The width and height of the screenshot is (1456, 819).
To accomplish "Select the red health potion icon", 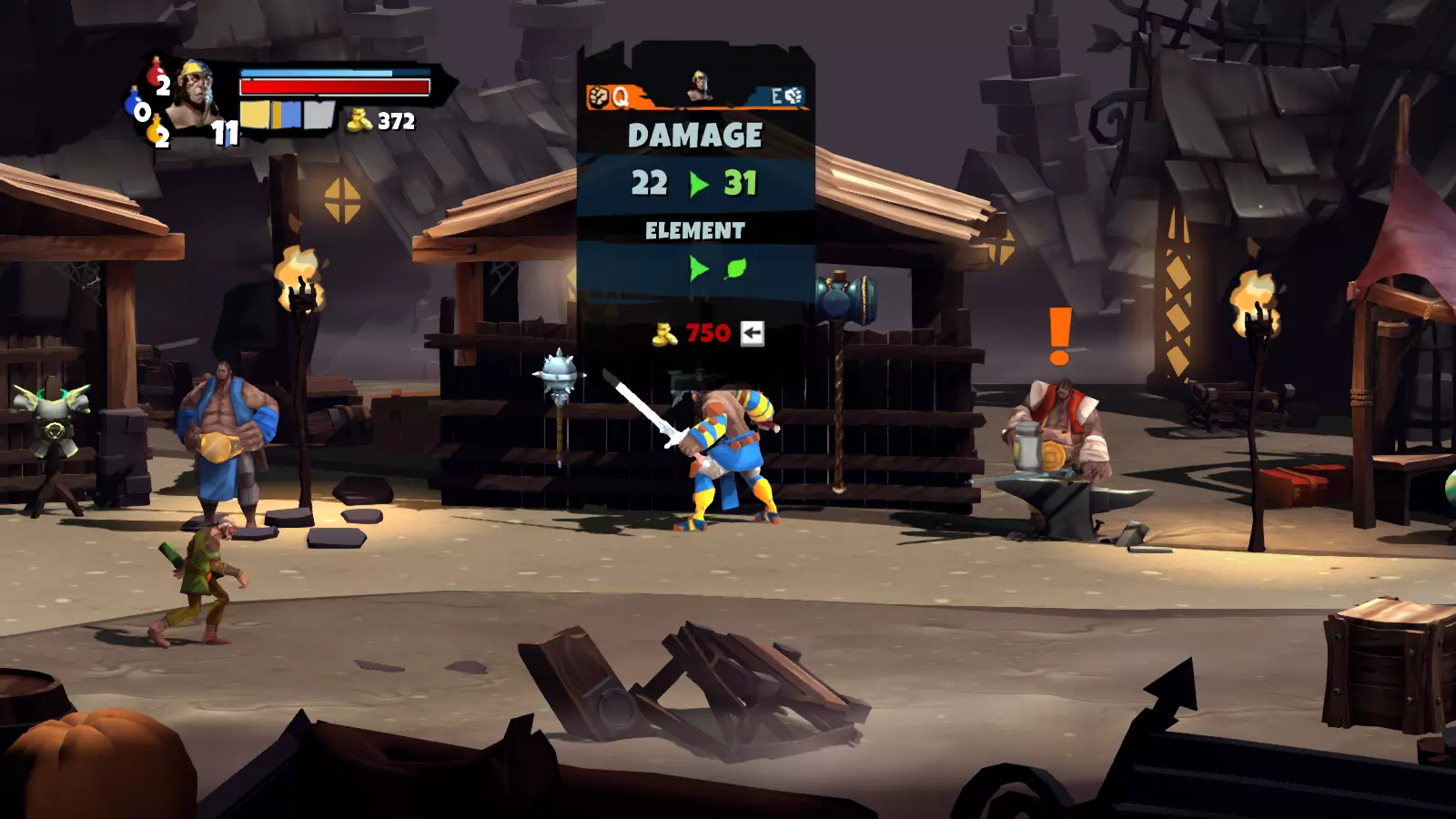I will point(156,71).
